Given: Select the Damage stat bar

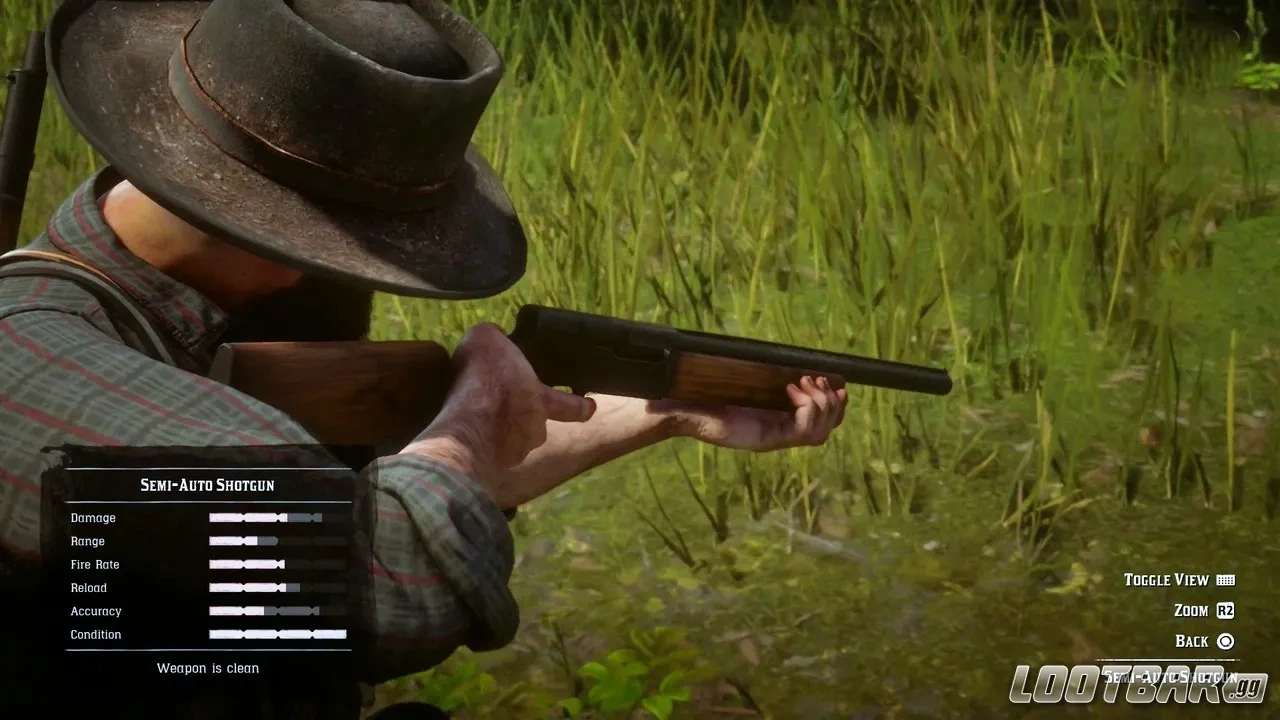Looking at the screenshot, I should coord(265,518).
